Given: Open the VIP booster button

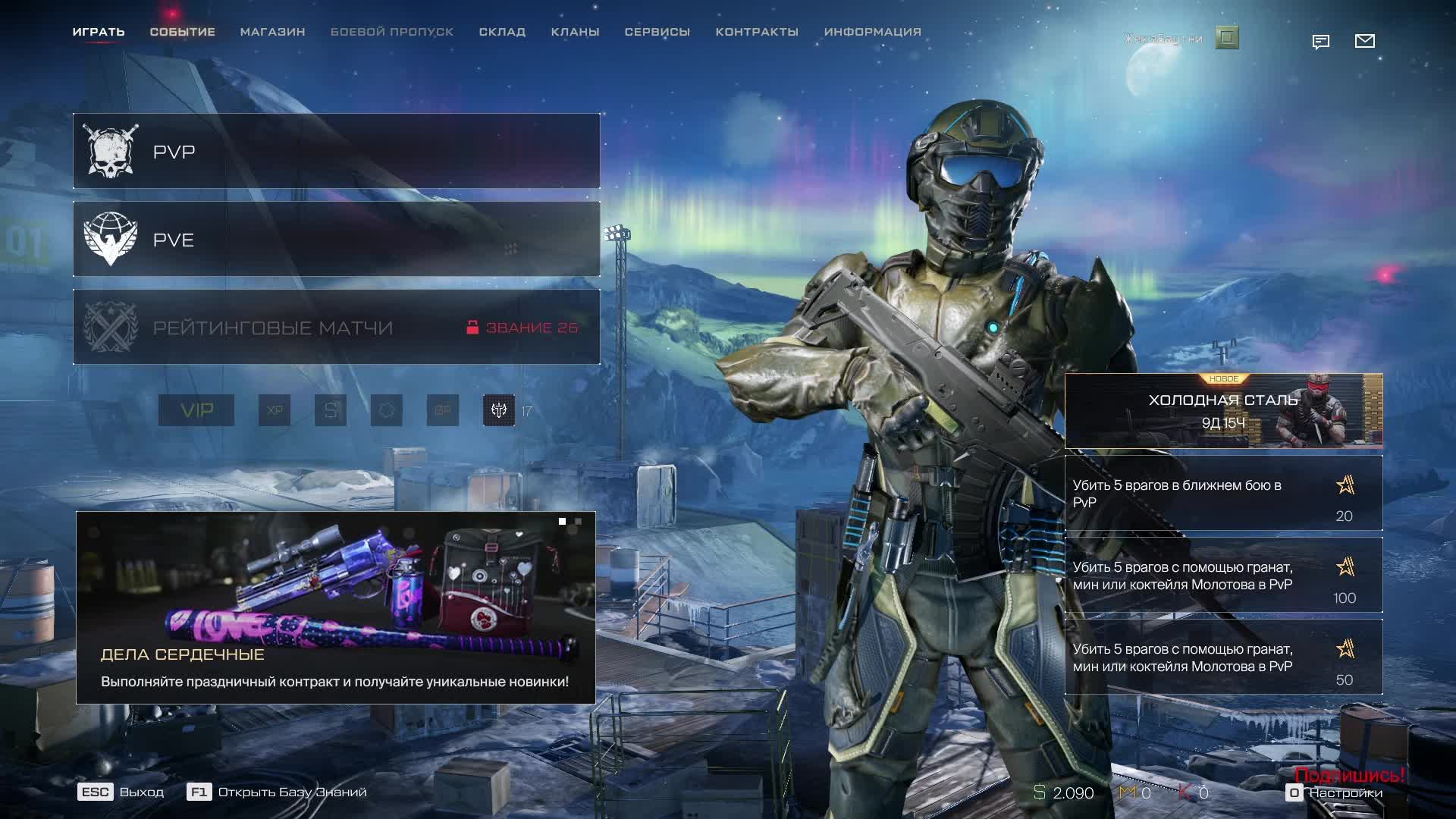Looking at the screenshot, I should pos(196,410).
